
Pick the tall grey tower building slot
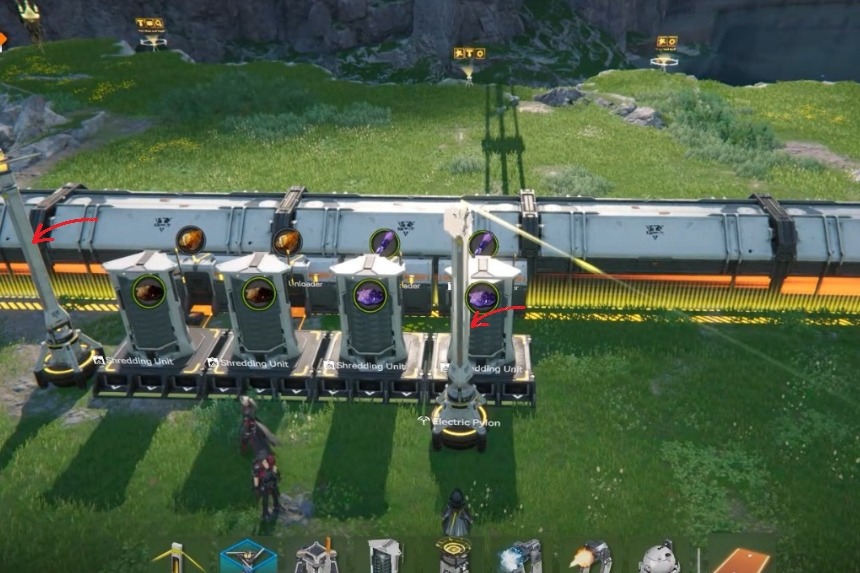click(384, 556)
